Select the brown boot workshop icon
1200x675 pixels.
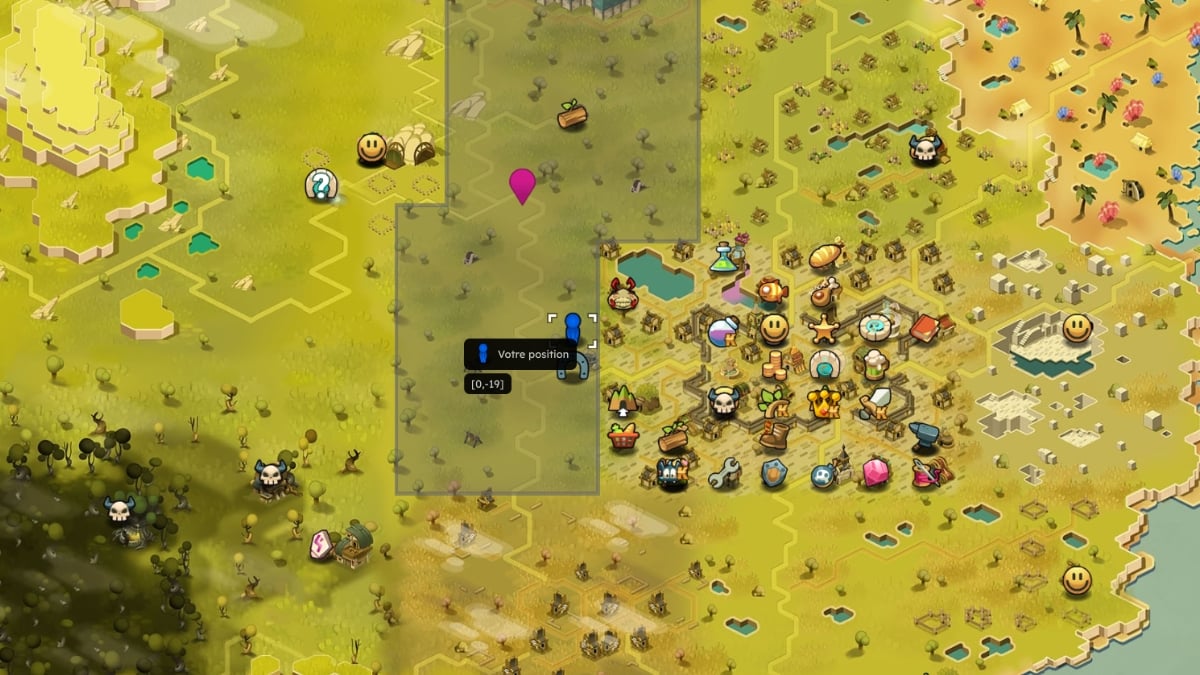774,436
